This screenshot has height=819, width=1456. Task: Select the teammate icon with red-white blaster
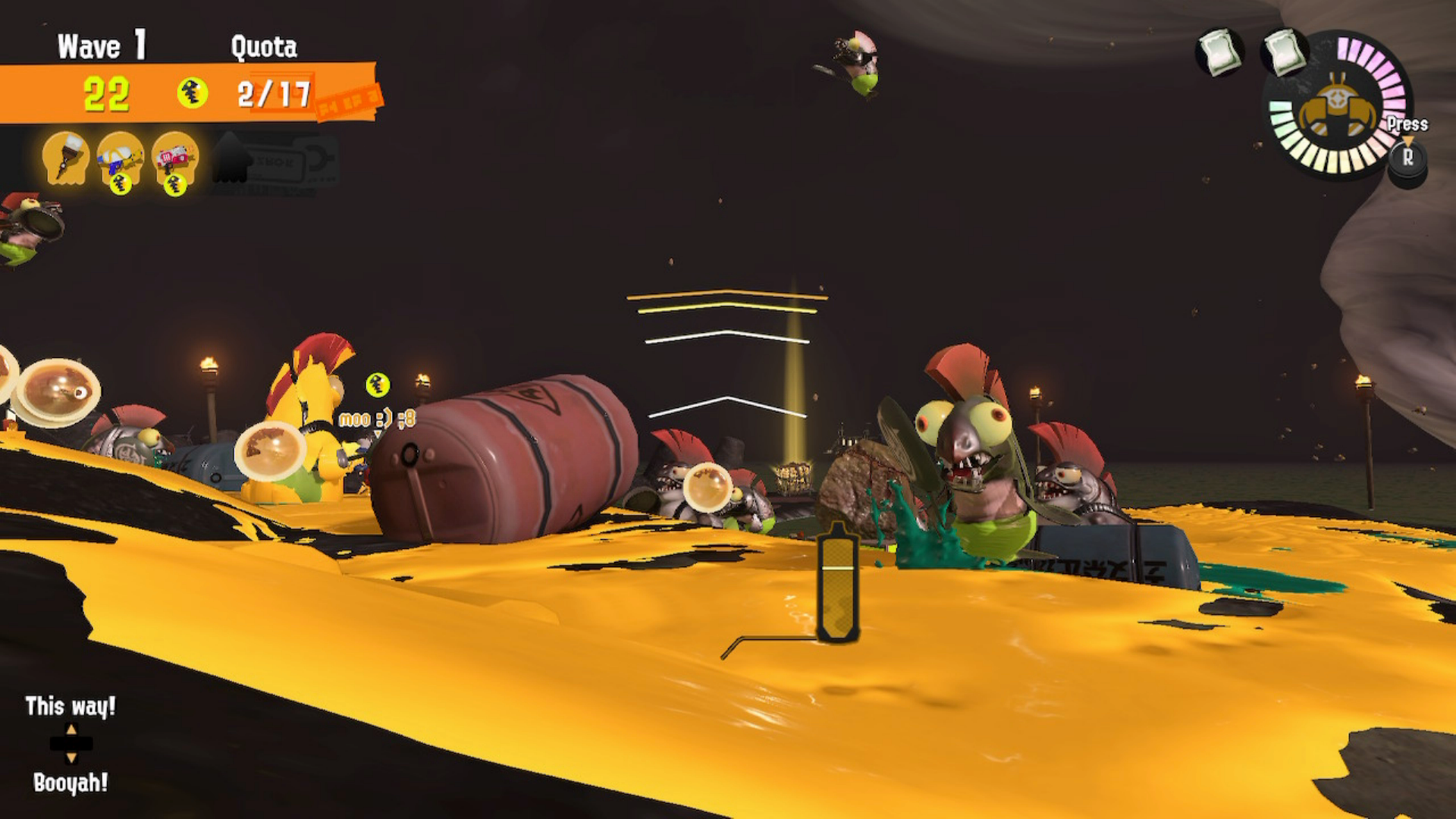[175, 158]
